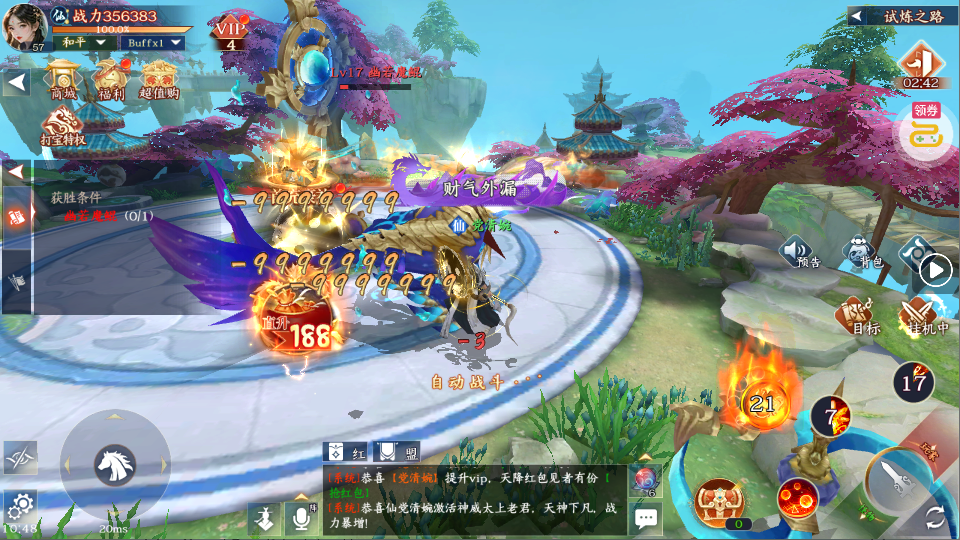Open the VIP 4 badge
The image size is (960, 540).
(229, 34)
